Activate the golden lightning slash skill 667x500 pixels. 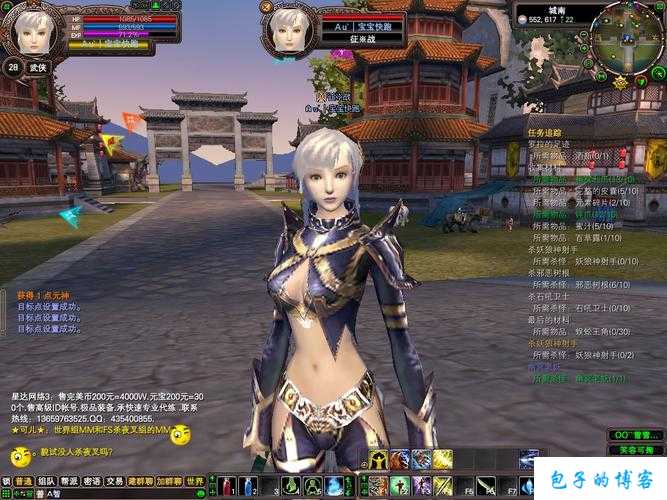[442, 459]
